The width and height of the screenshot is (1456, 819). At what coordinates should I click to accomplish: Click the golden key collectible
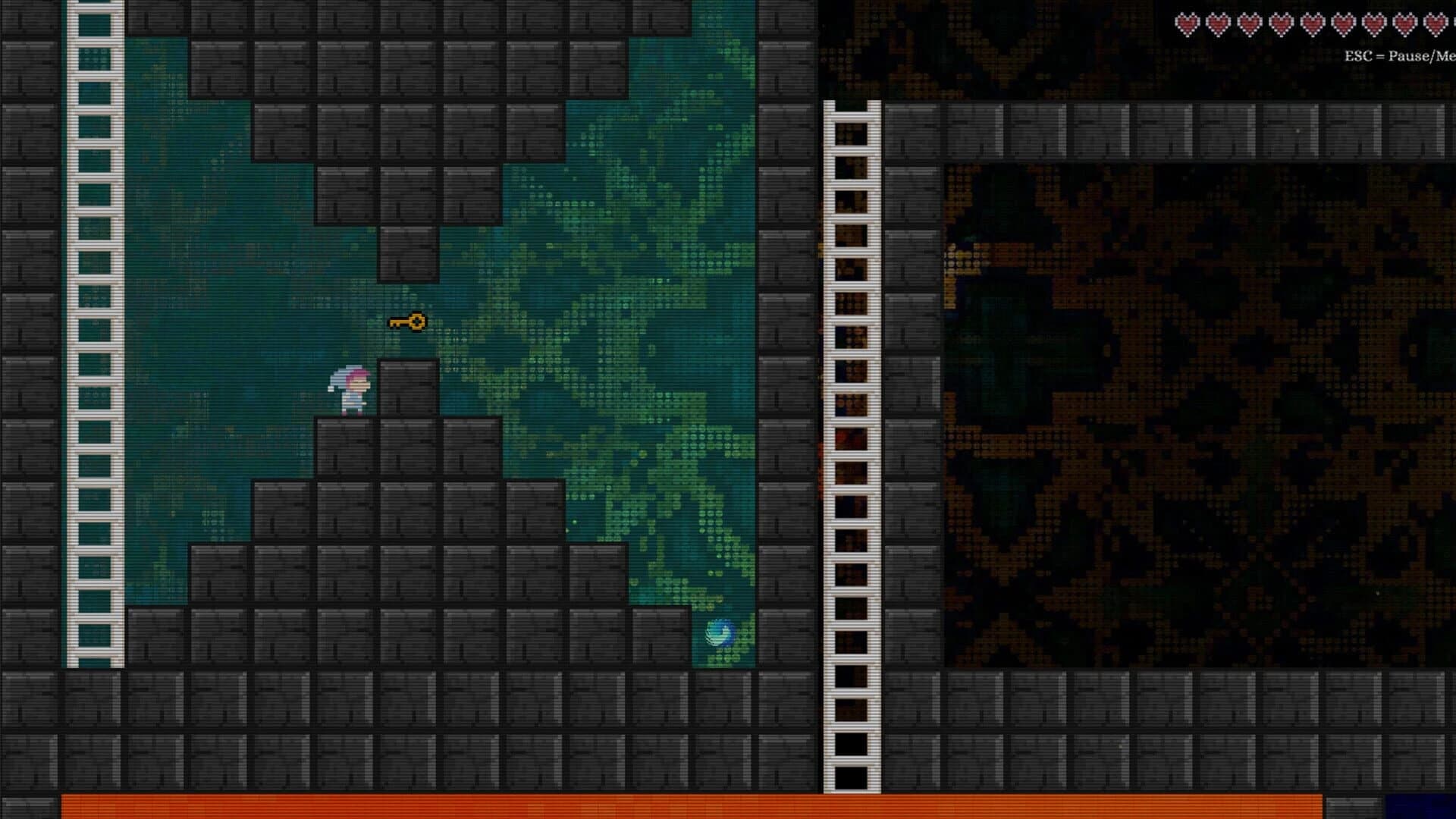[409, 322]
